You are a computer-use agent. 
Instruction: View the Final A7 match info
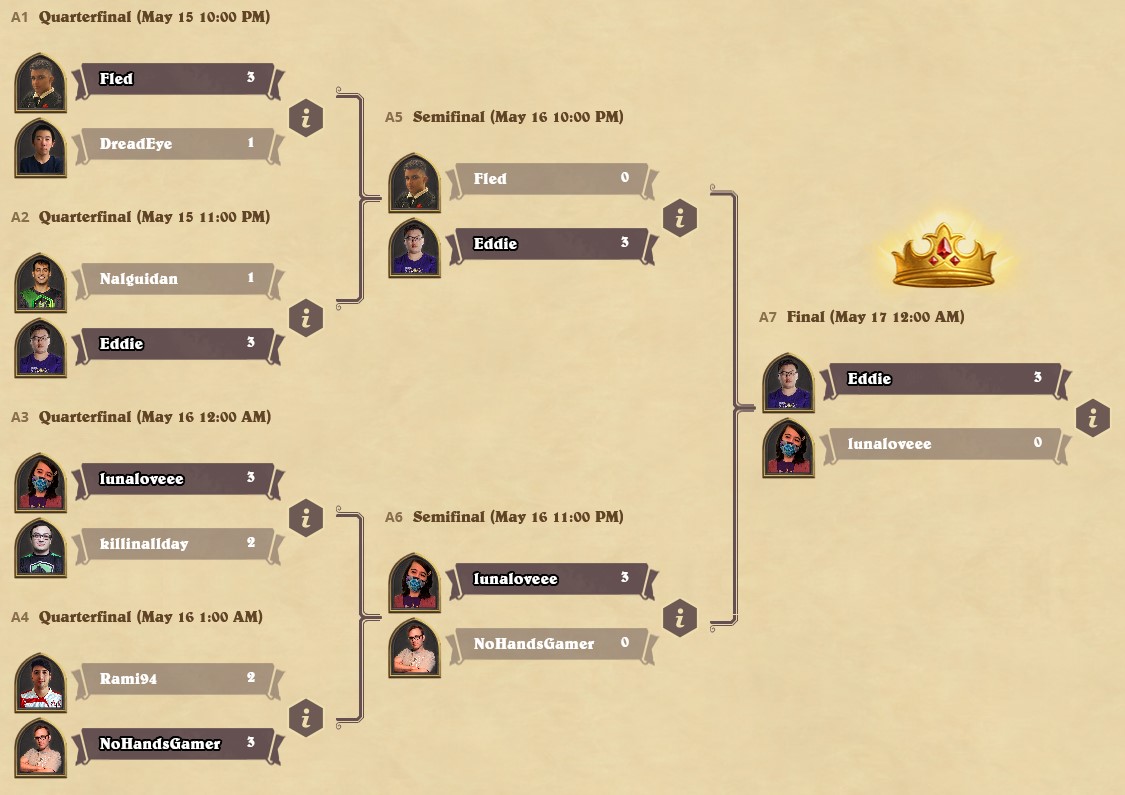(x=1093, y=418)
